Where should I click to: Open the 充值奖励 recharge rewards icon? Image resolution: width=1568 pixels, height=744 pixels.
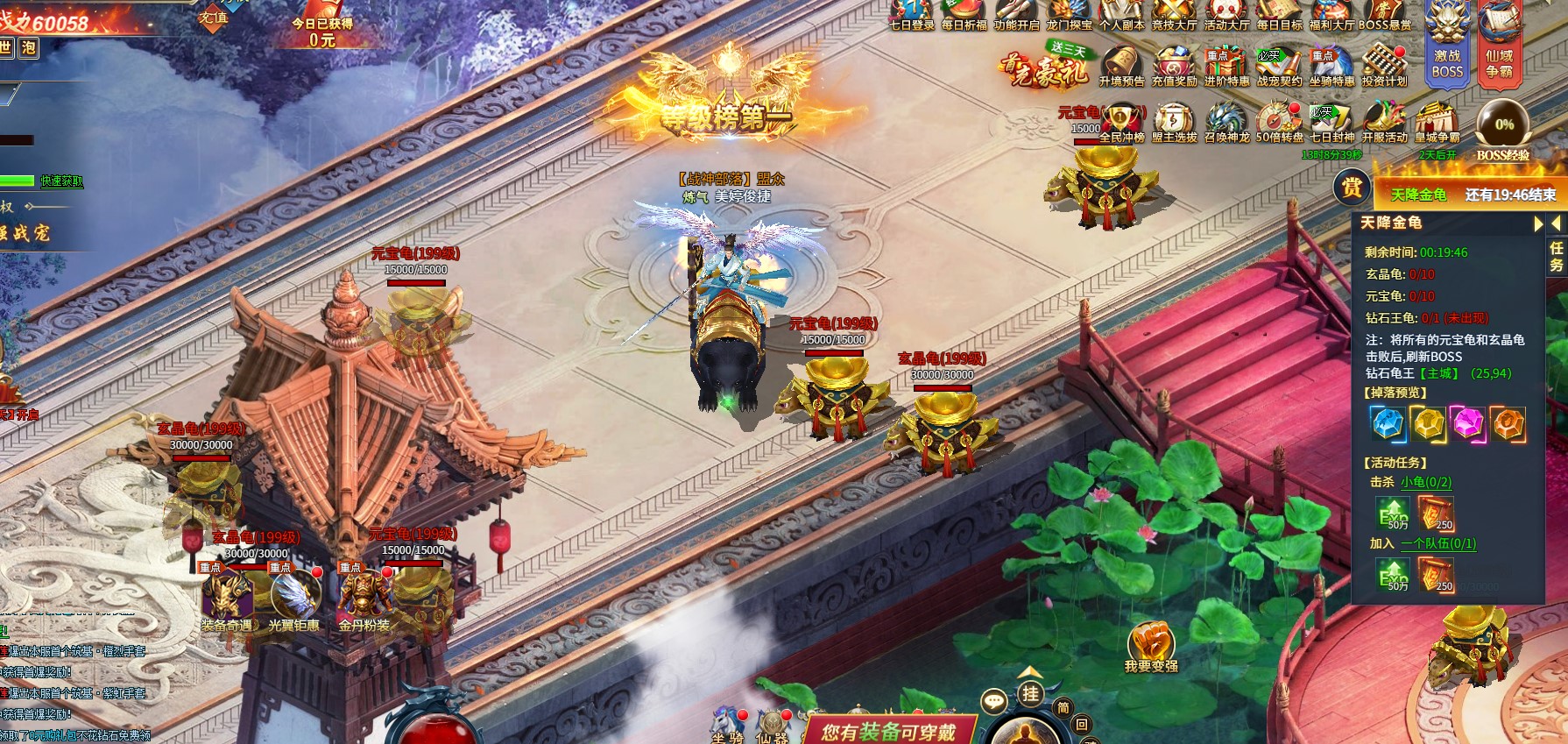1174,66
